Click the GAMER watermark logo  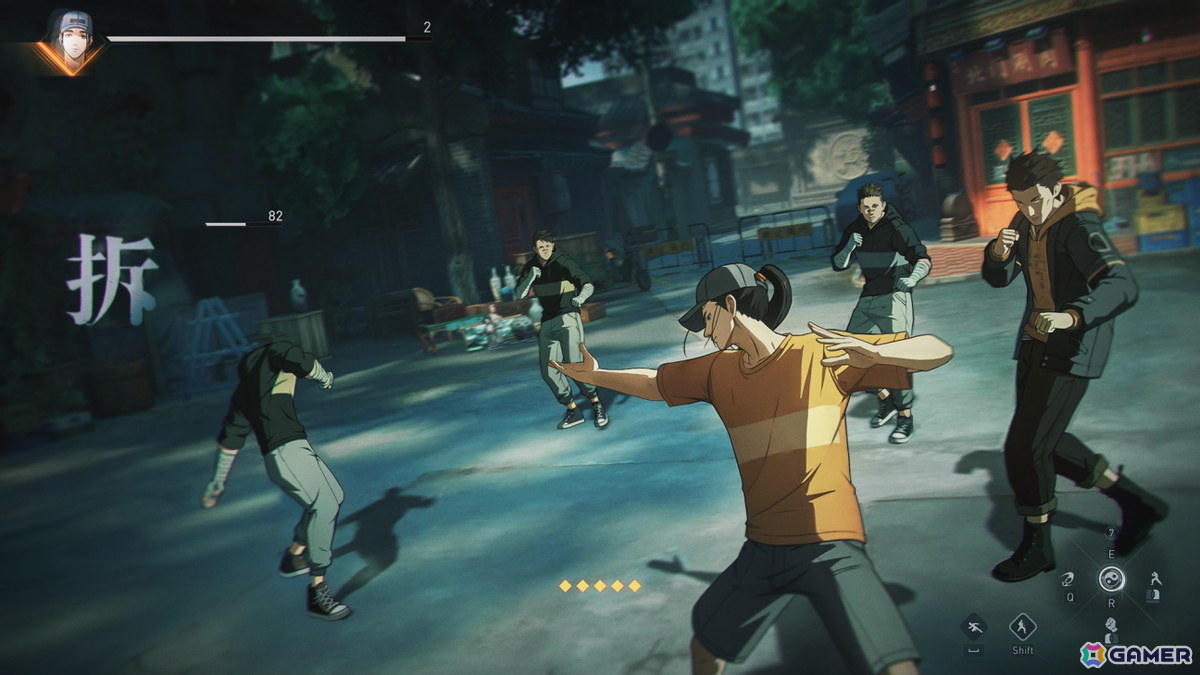click(x=1135, y=654)
